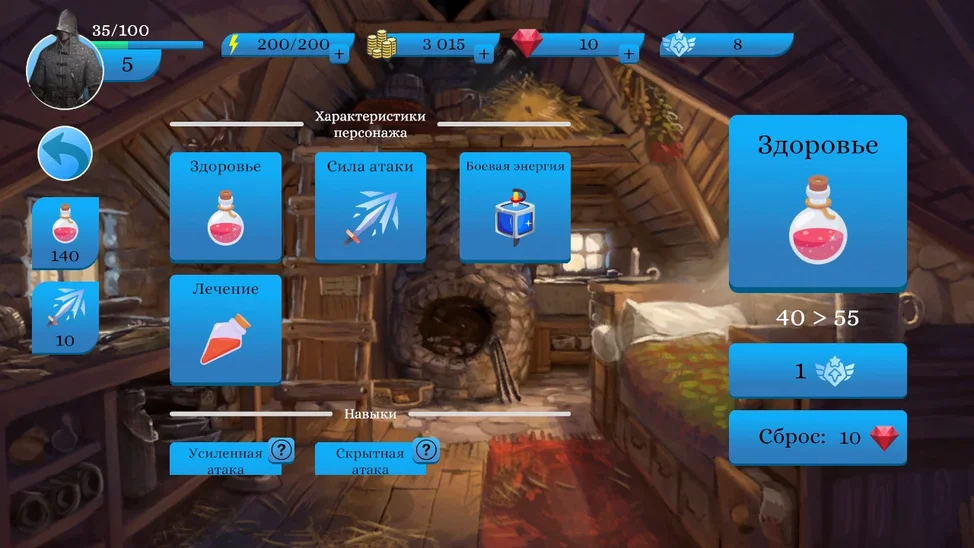Choose the Сила атаки attack power tile
Screen dimensions: 974x548
click(x=370, y=207)
